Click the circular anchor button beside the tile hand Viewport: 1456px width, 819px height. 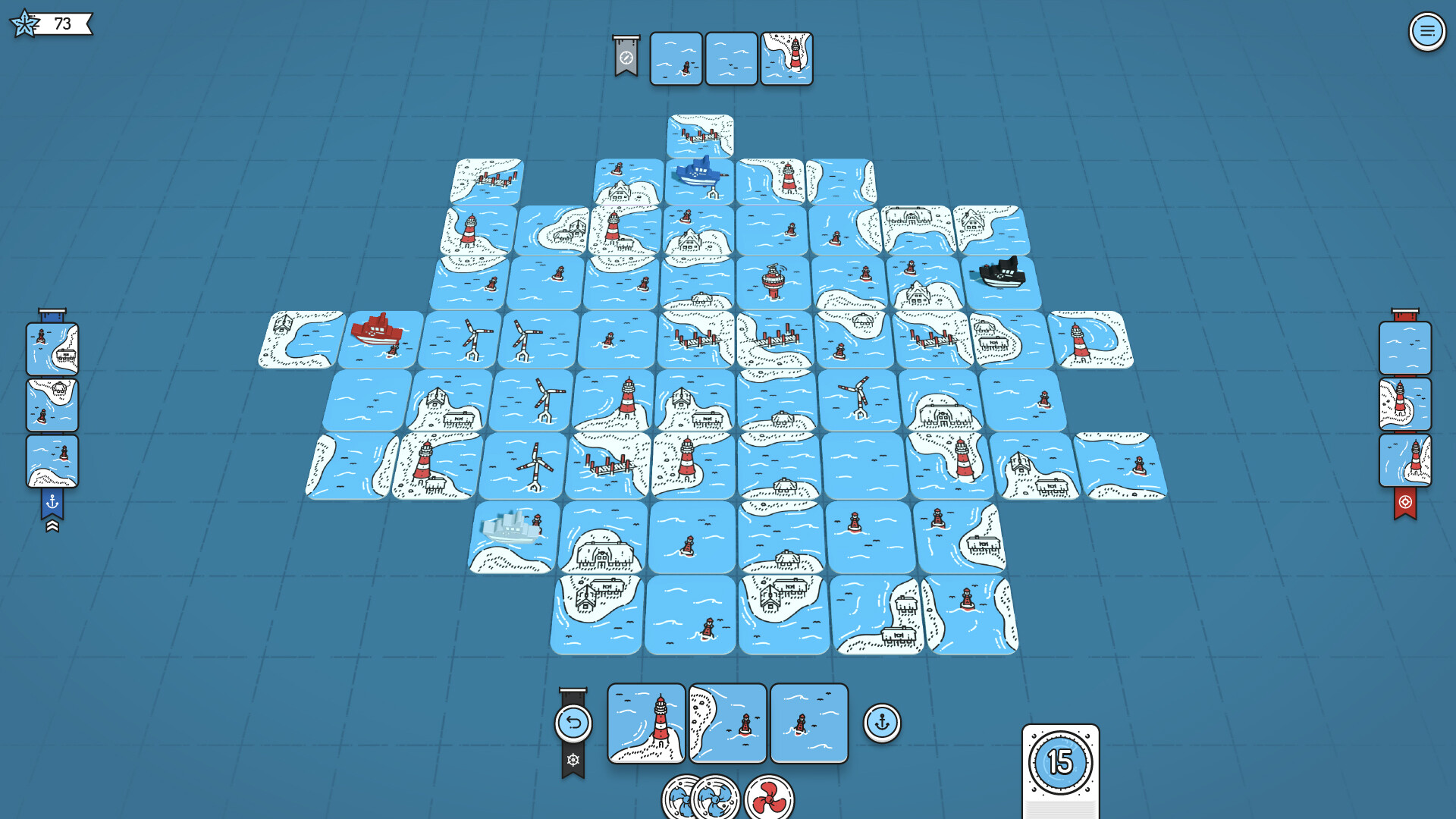point(882,723)
